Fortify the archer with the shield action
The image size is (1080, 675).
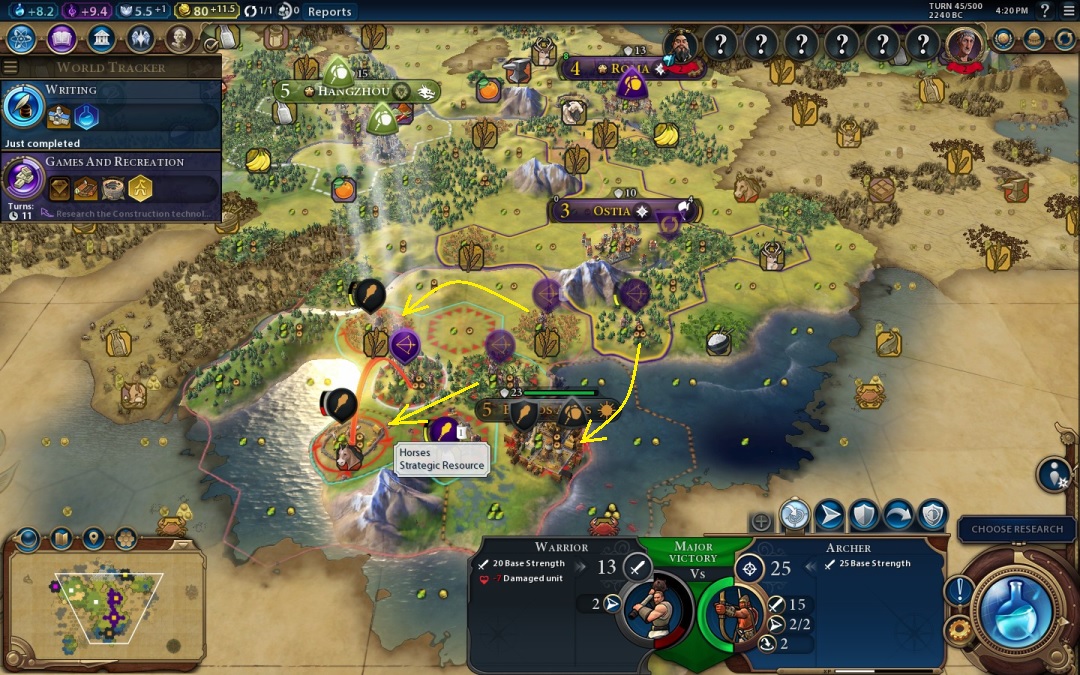point(863,515)
